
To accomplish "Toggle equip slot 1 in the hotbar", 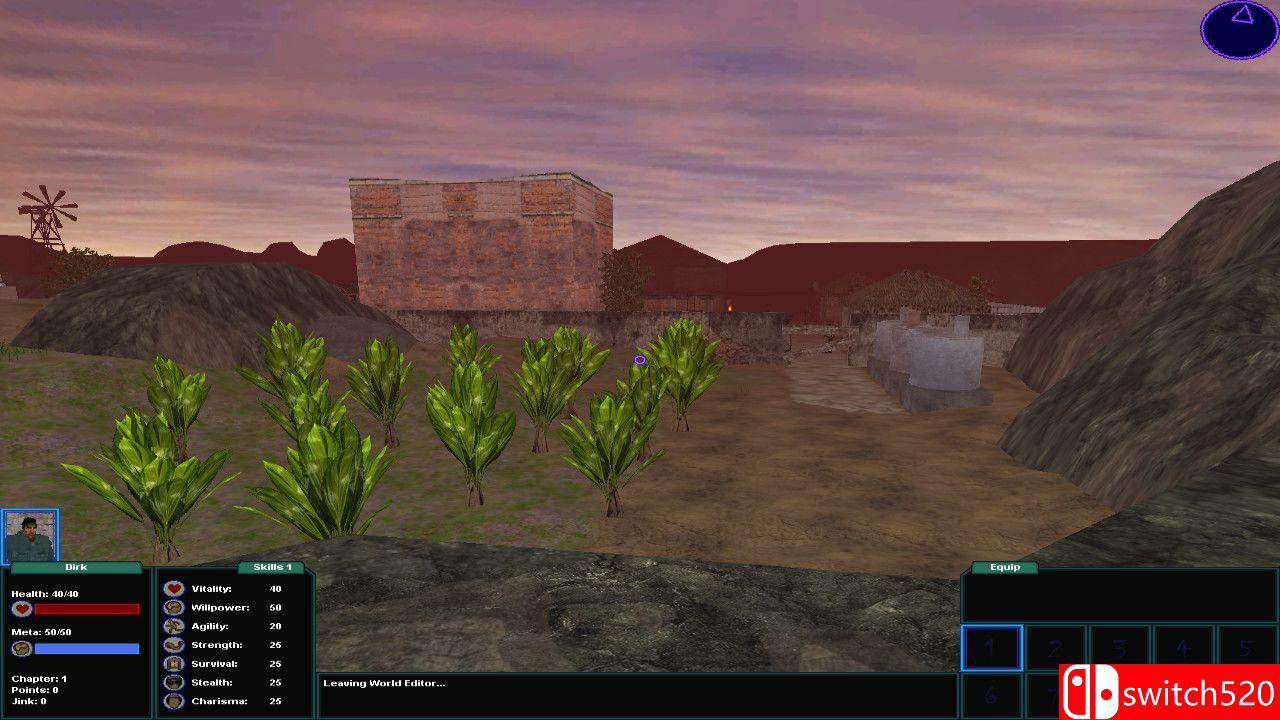I will click(x=990, y=647).
